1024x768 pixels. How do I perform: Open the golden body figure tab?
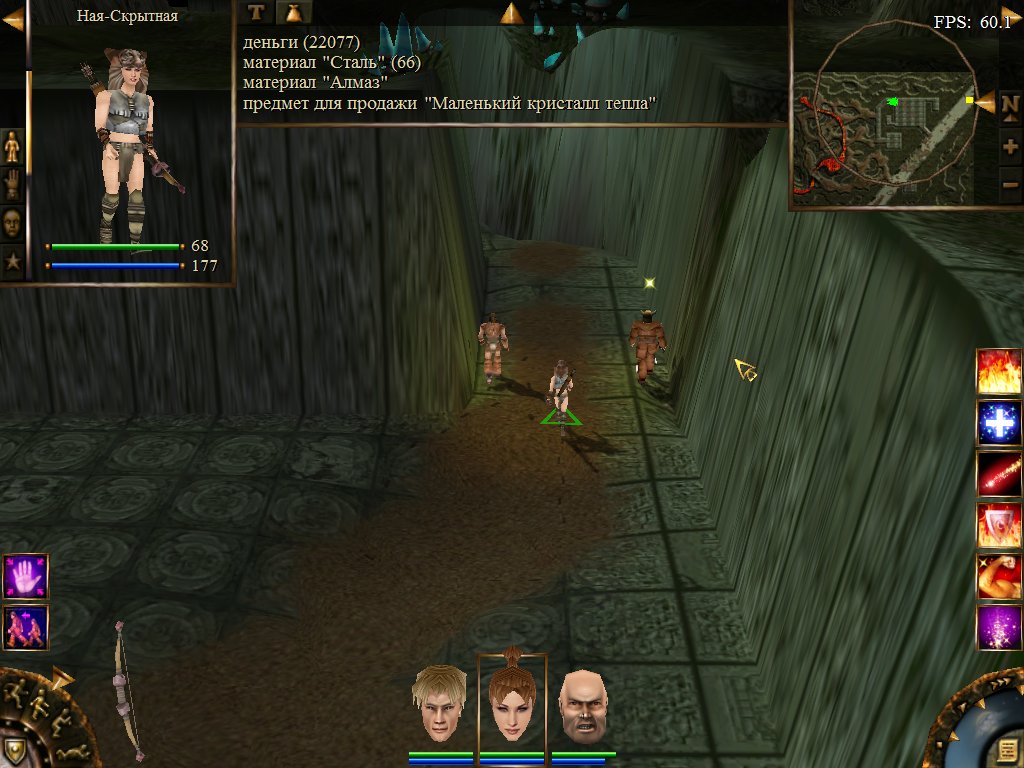(x=12, y=147)
